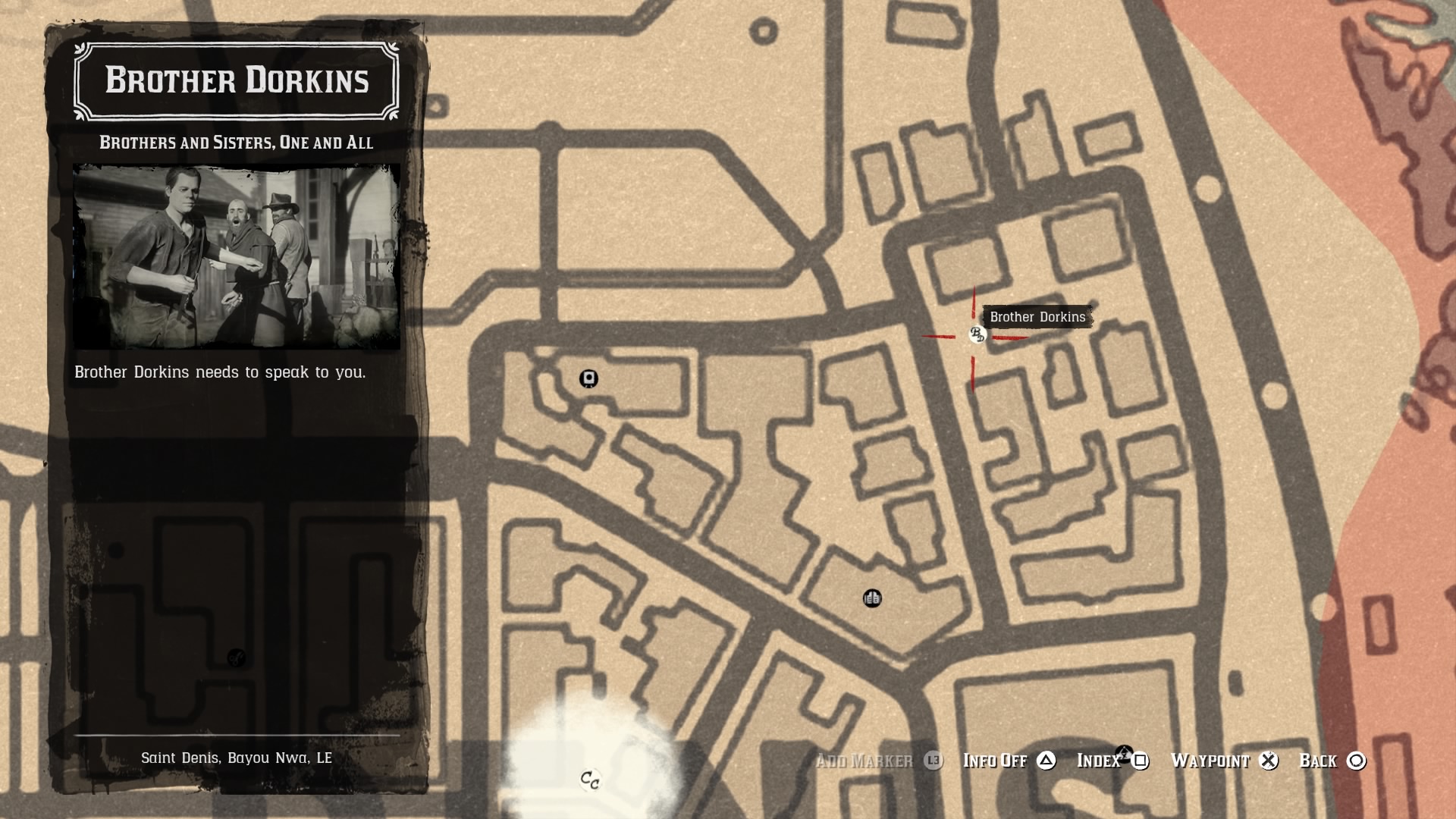
Task: Toggle the map legend using Info Off
Action: pyautogui.click(x=994, y=761)
